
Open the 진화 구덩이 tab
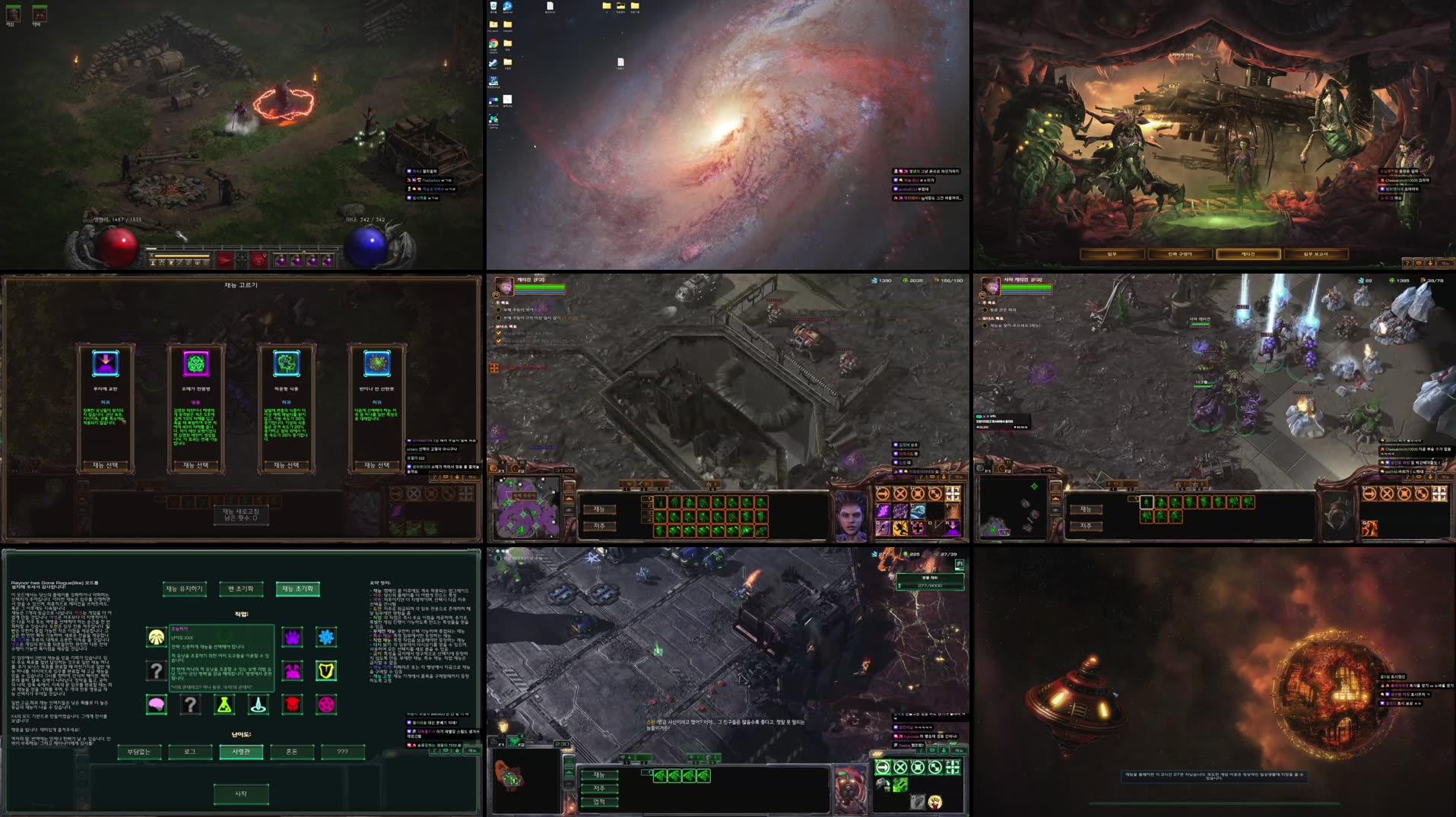click(x=1180, y=254)
